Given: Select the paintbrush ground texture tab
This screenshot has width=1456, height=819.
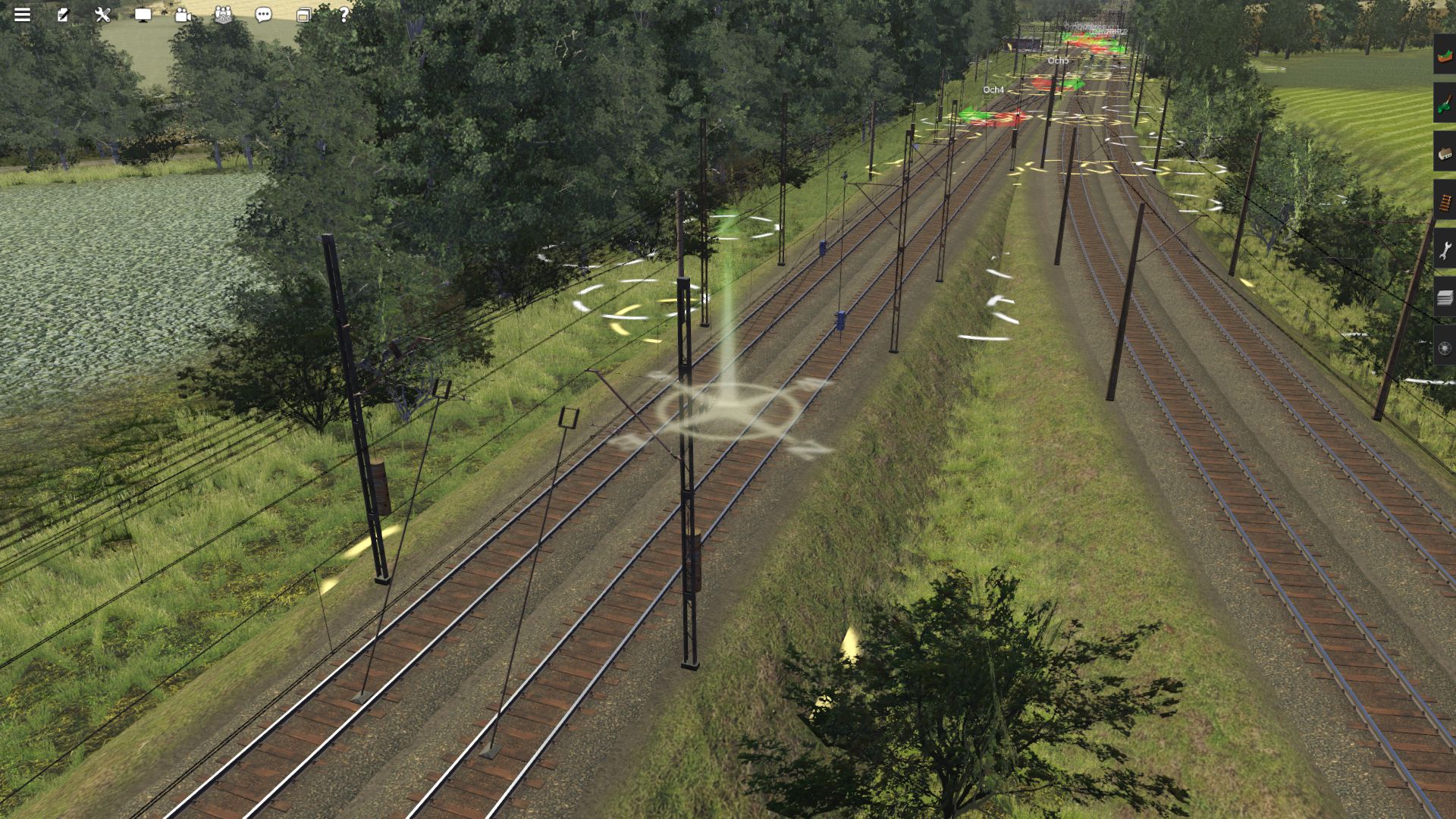Looking at the screenshot, I should click(x=1445, y=103).
